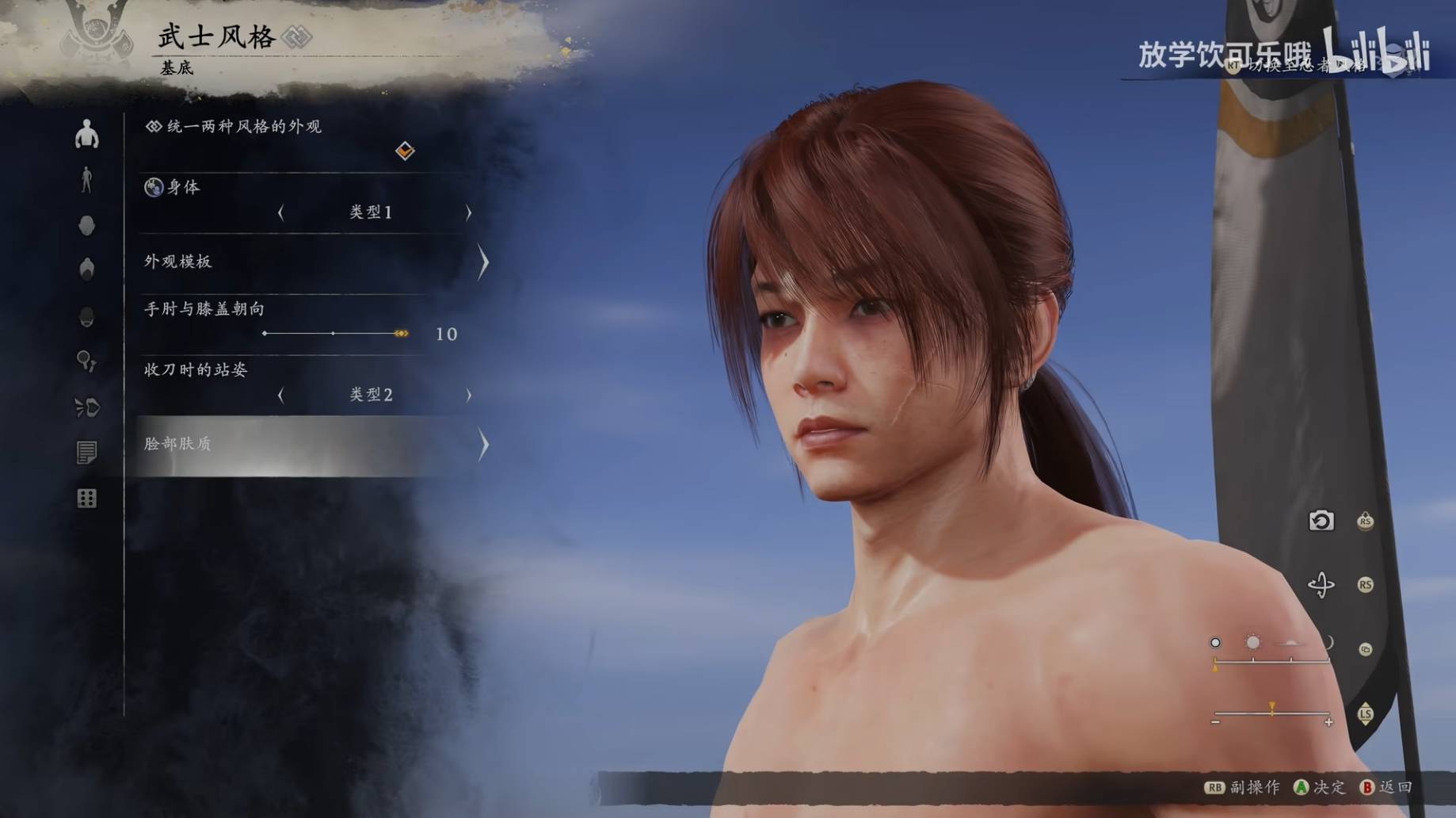Select the dice randomize tab
Image resolution: width=1456 pixels, height=818 pixels.
pyautogui.click(x=87, y=499)
